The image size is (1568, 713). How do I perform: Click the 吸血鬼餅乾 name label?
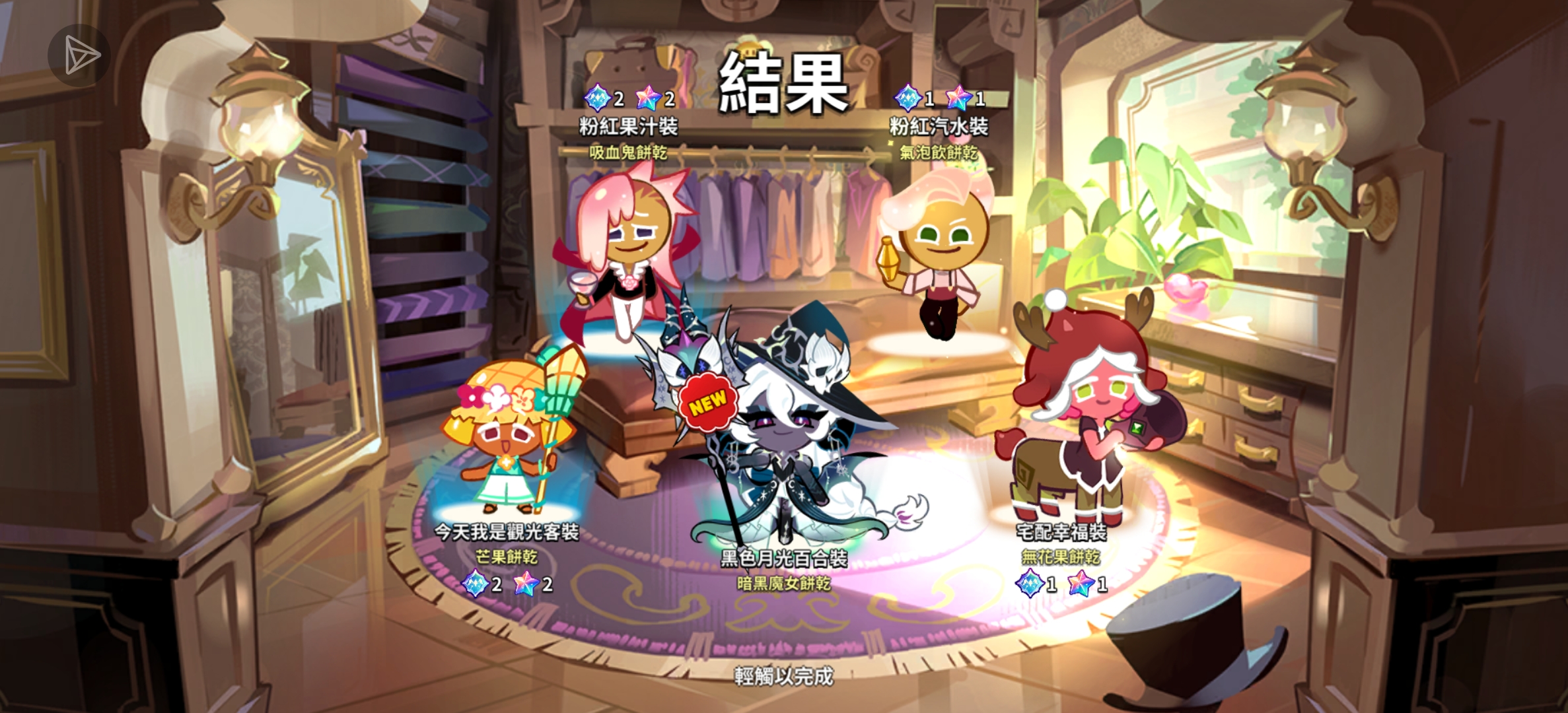(x=629, y=152)
